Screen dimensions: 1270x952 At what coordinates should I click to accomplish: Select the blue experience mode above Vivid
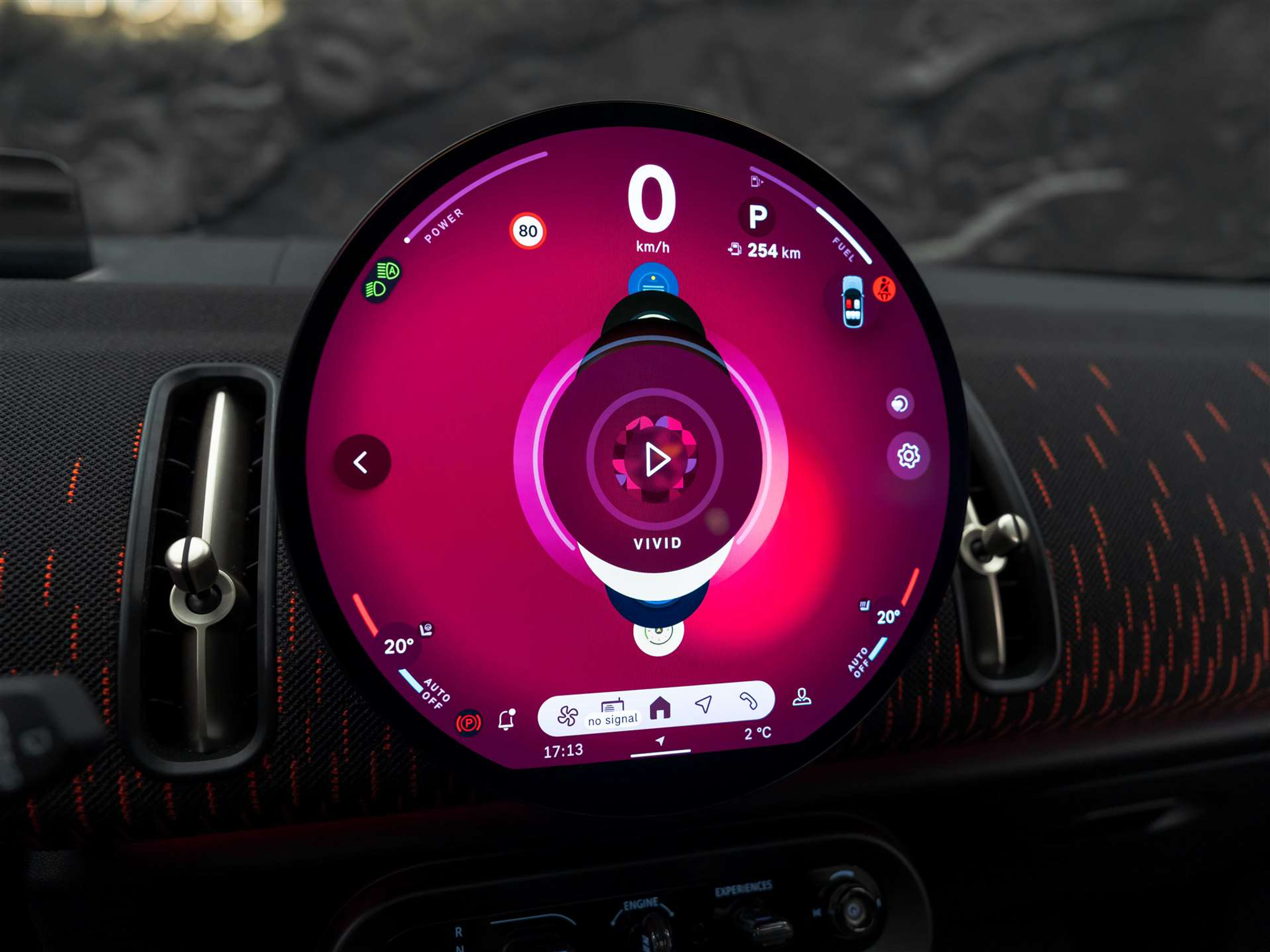pyautogui.click(x=652, y=283)
